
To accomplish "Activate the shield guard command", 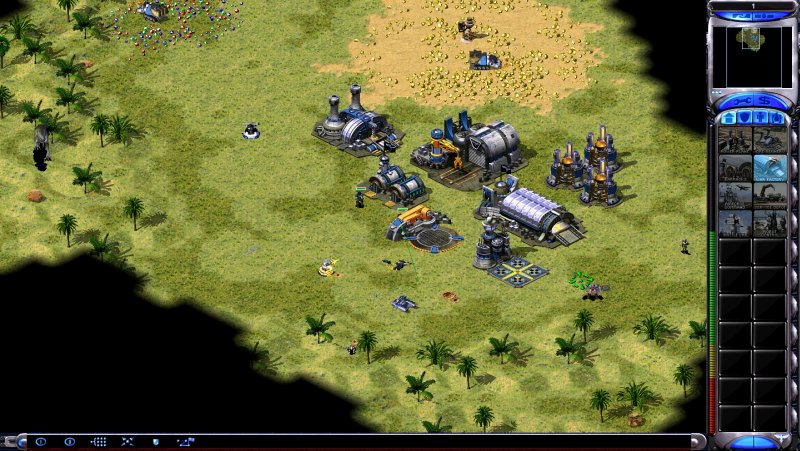I will tap(156, 441).
